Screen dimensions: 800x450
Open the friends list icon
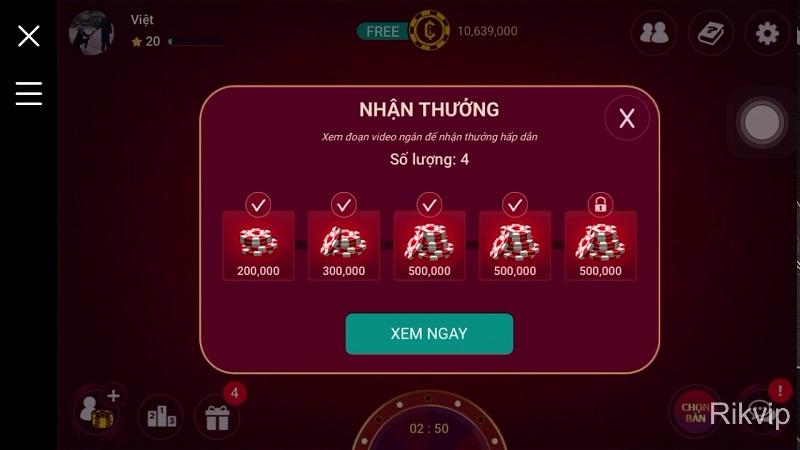tap(654, 33)
